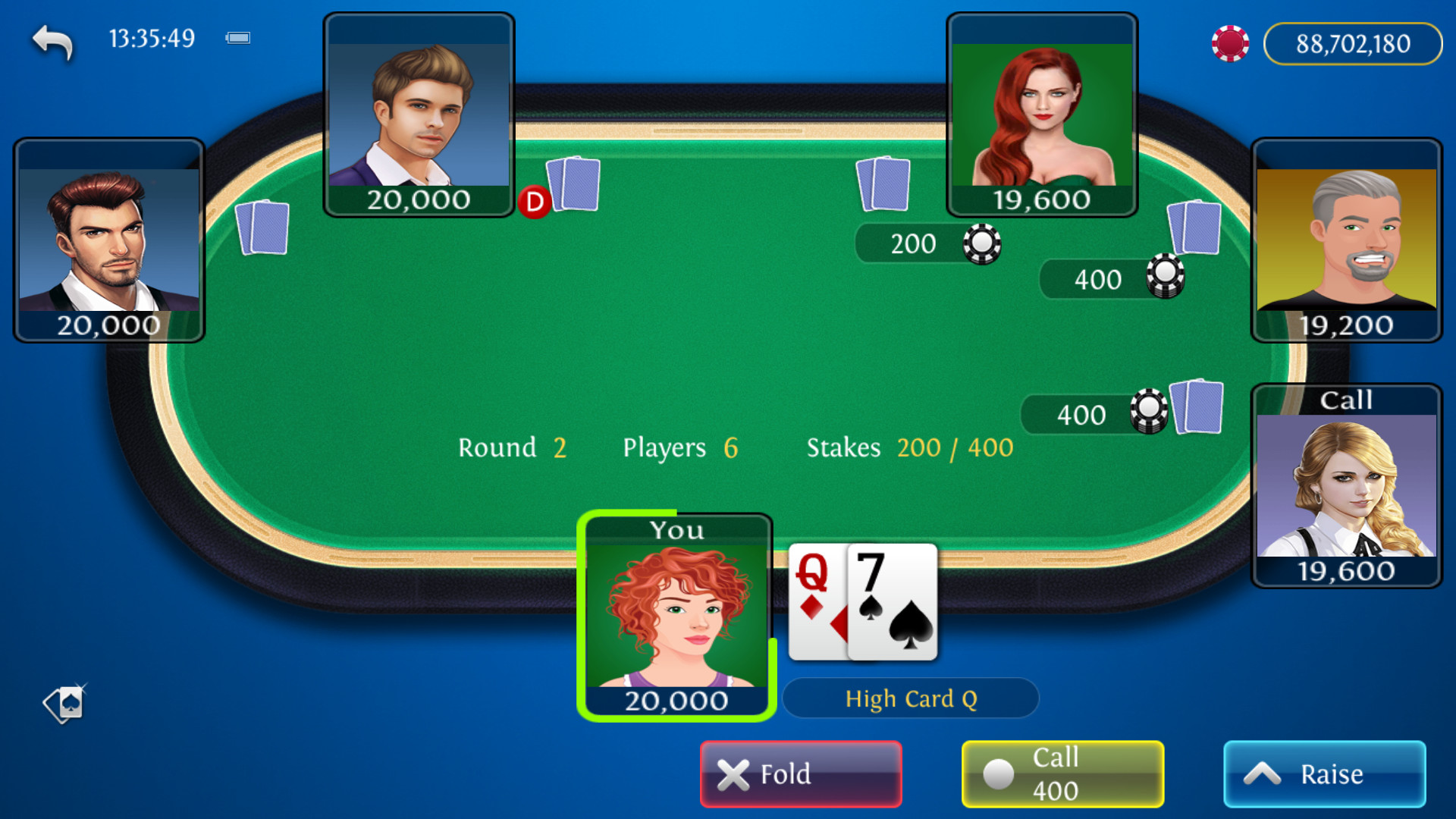Click the red poker chip balance icon
This screenshot has height=819, width=1456.
click(1230, 43)
